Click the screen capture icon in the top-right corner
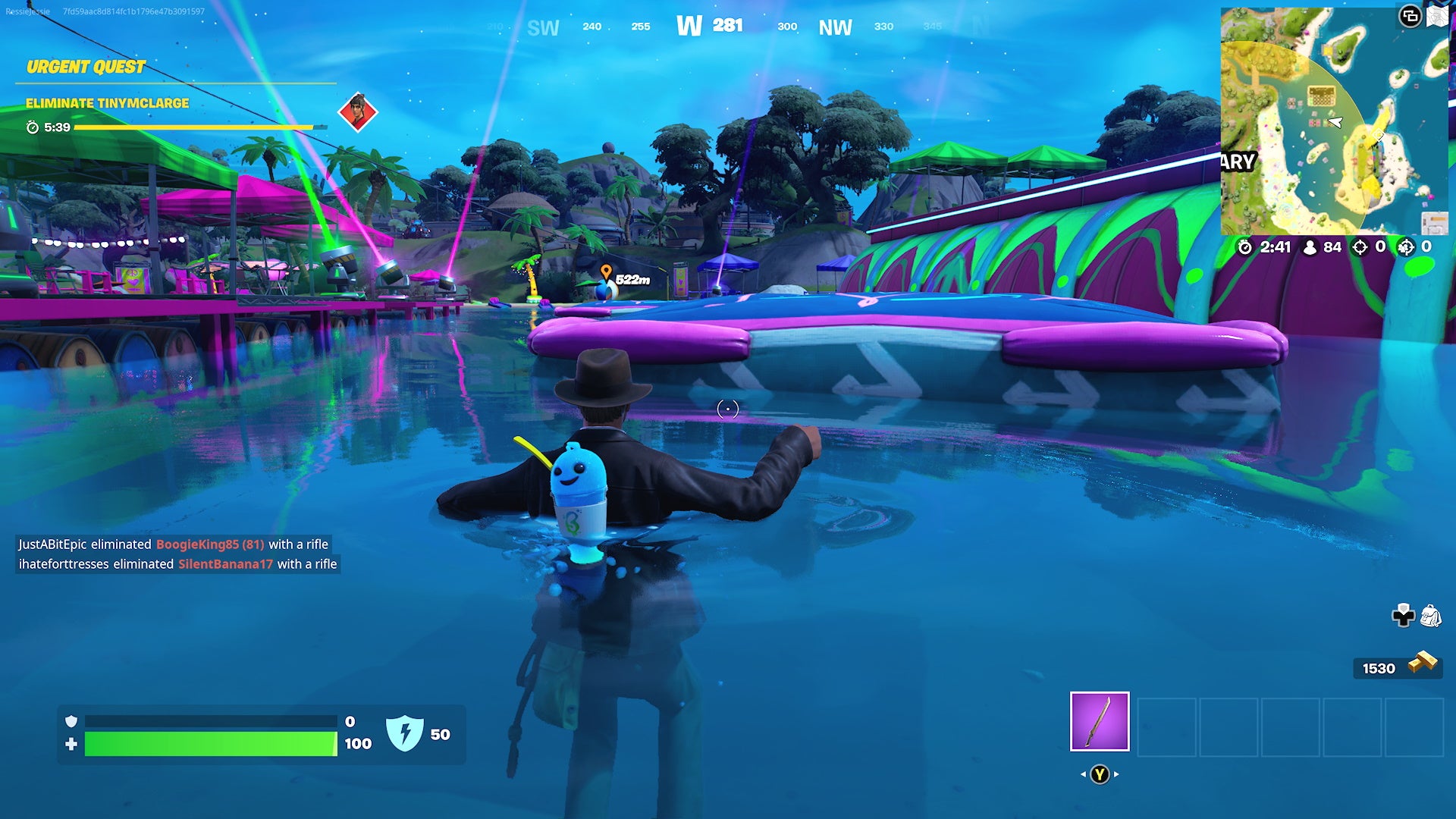The image size is (1456, 819). point(1408,15)
